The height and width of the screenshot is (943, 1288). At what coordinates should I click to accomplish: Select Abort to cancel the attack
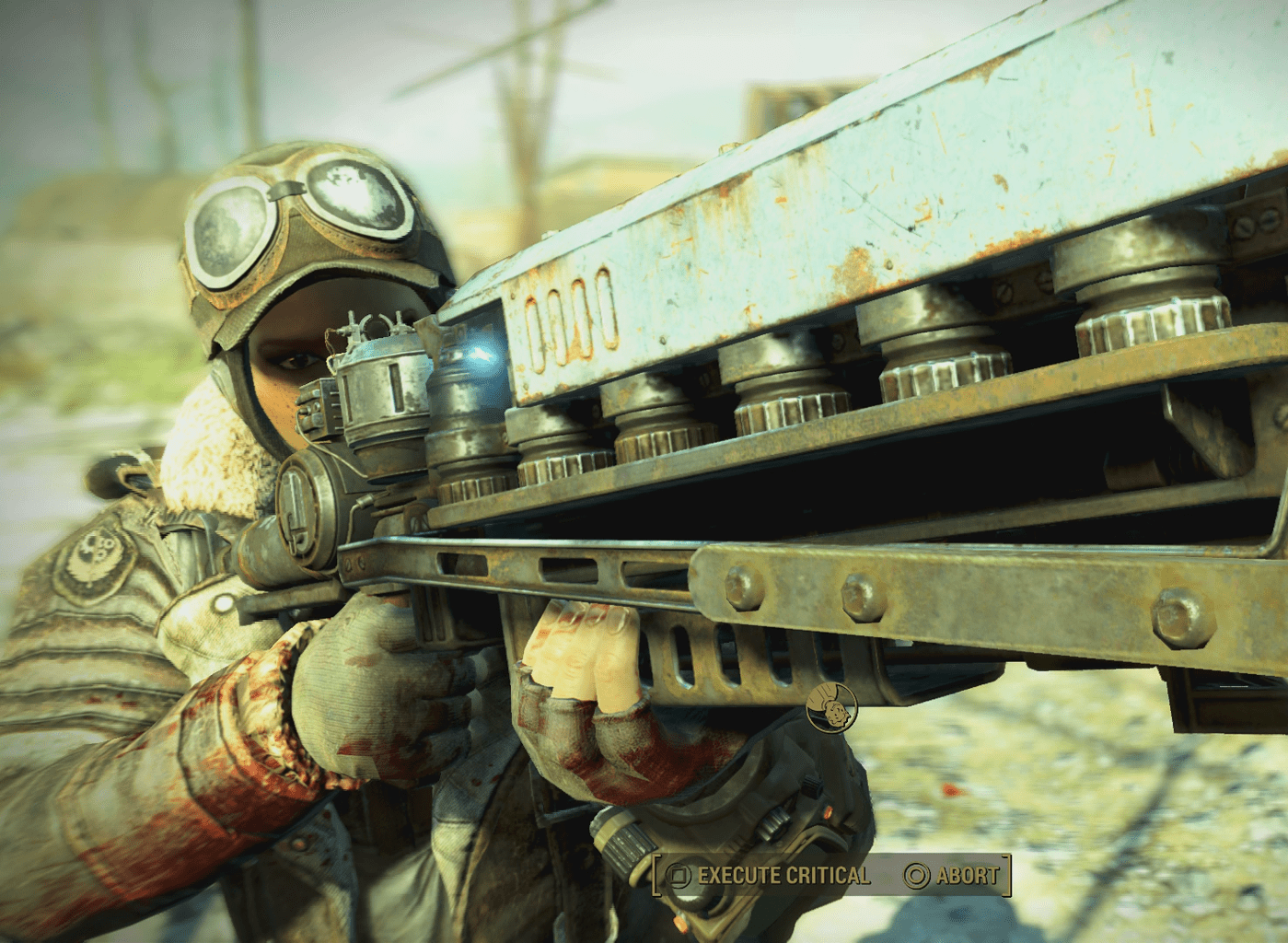[x=953, y=875]
